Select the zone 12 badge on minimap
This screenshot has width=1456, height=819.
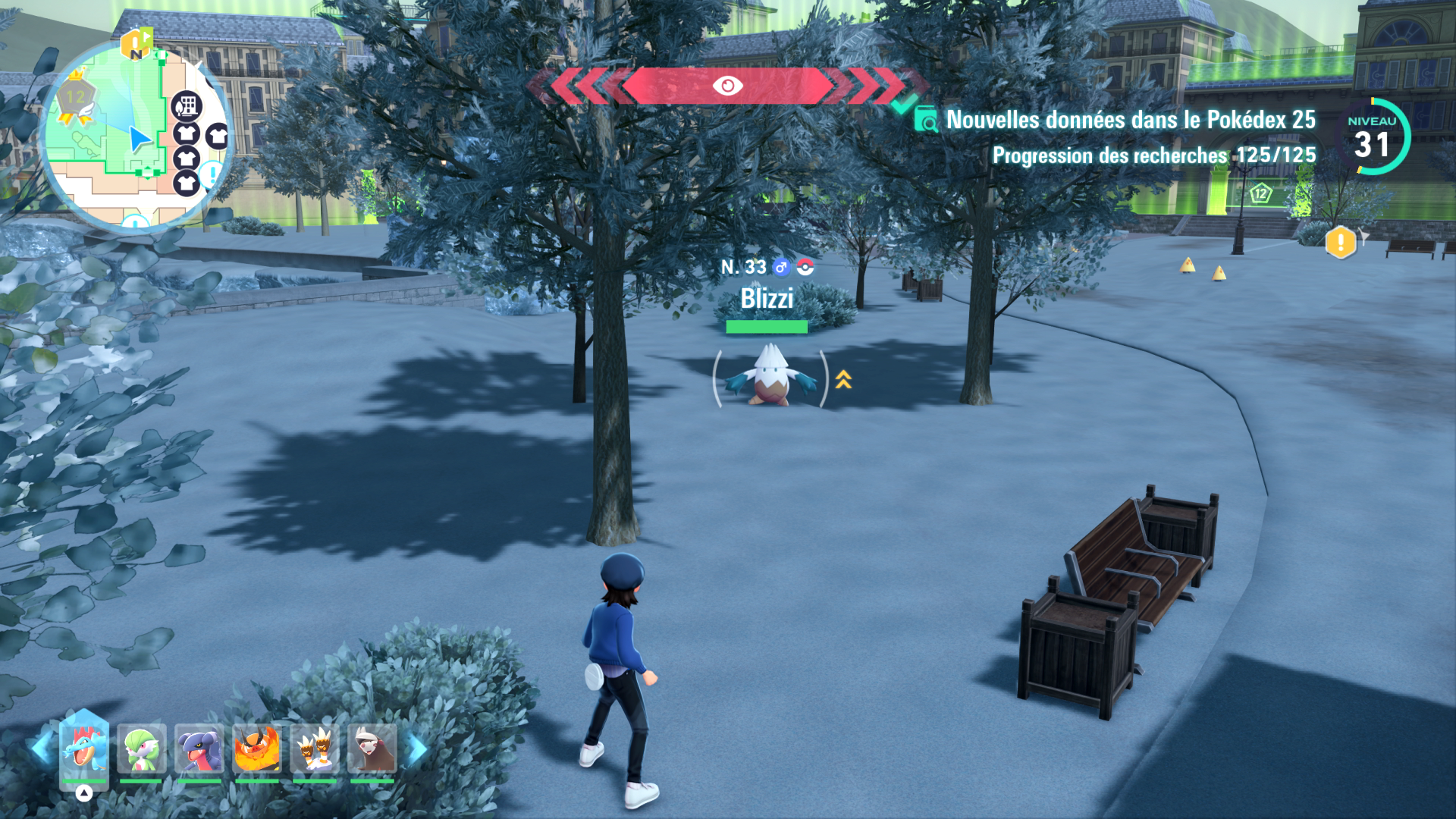75,98
